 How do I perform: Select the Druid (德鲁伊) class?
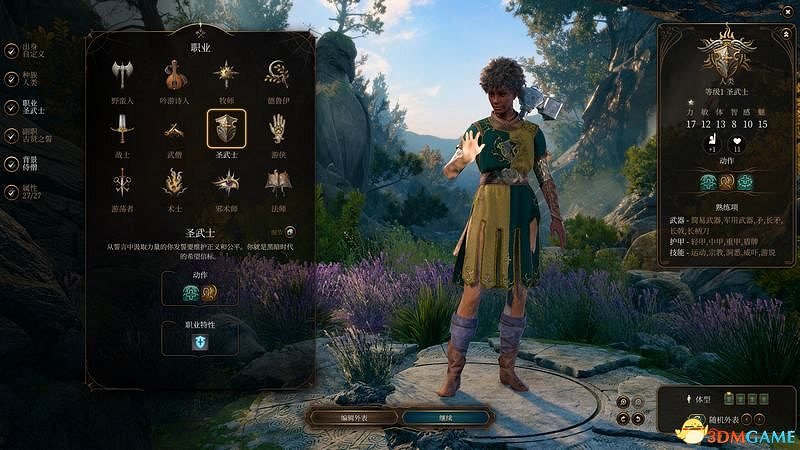click(x=277, y=76)
